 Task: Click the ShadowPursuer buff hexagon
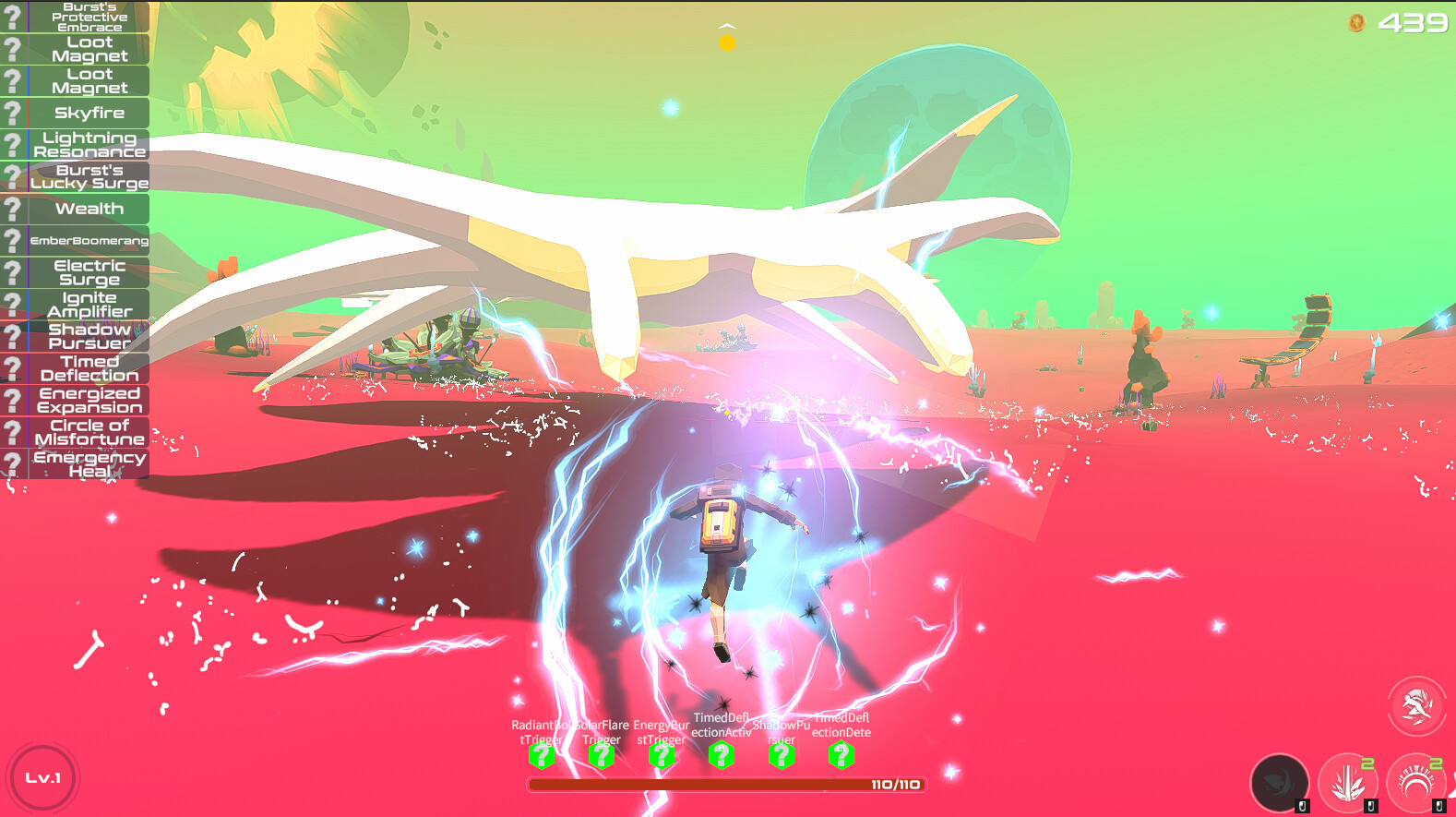pos(782,755)
